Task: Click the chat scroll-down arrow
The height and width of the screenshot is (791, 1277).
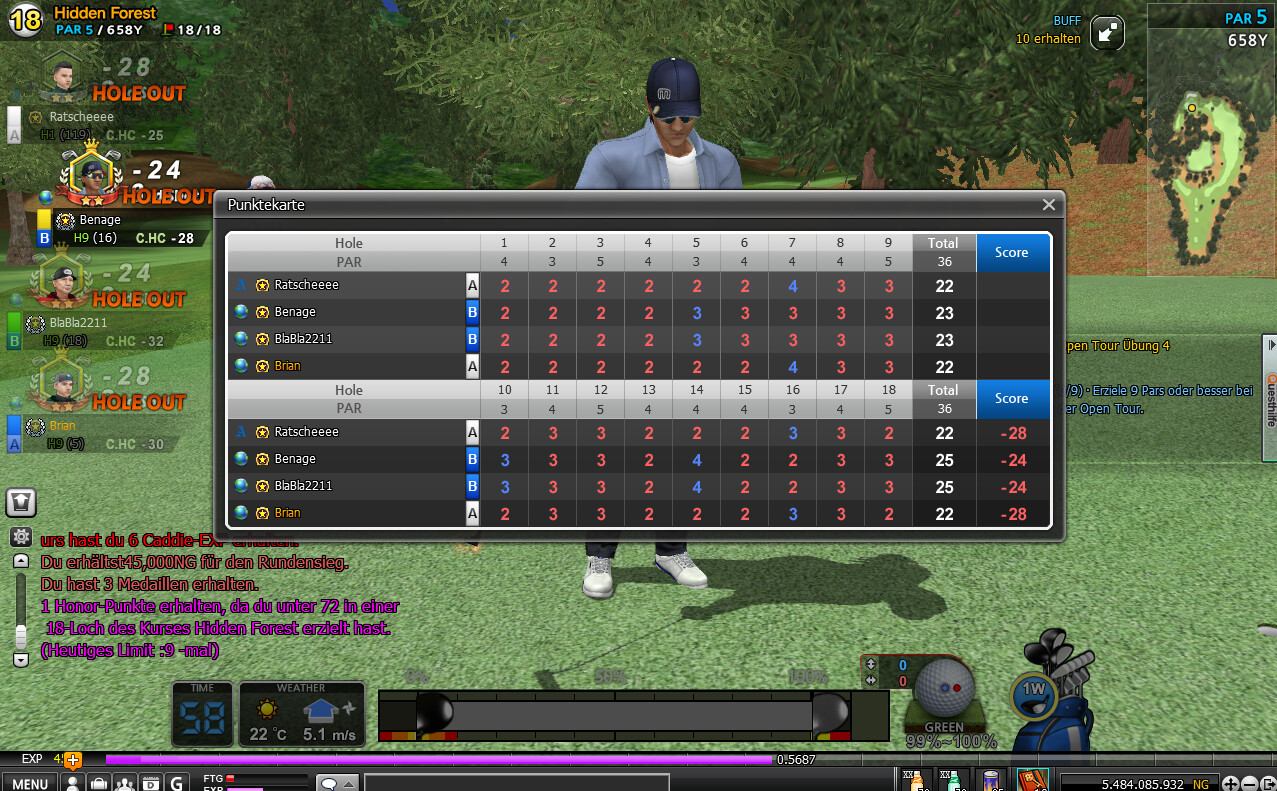Action: click(x=20, y=660)
